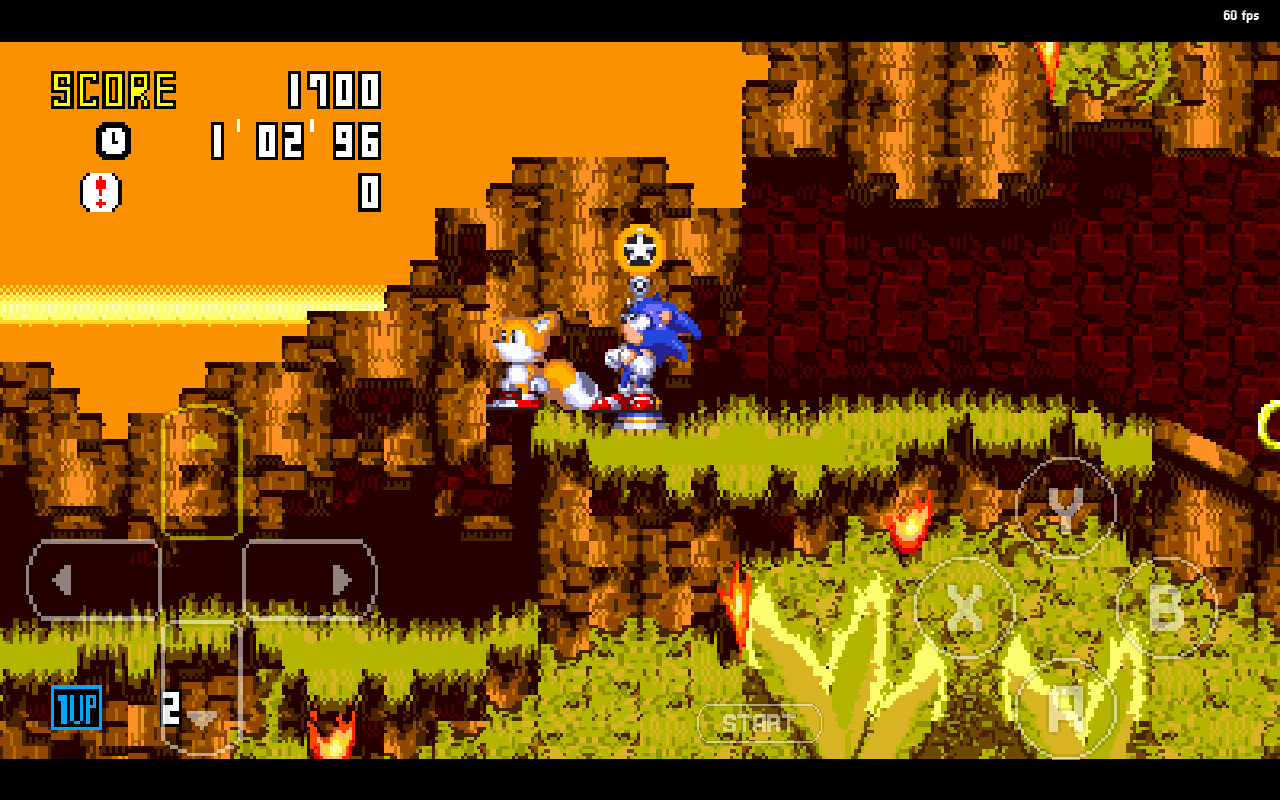Tap the blue 1UP badge
The image size is (1280, 800).
point(77,710)
